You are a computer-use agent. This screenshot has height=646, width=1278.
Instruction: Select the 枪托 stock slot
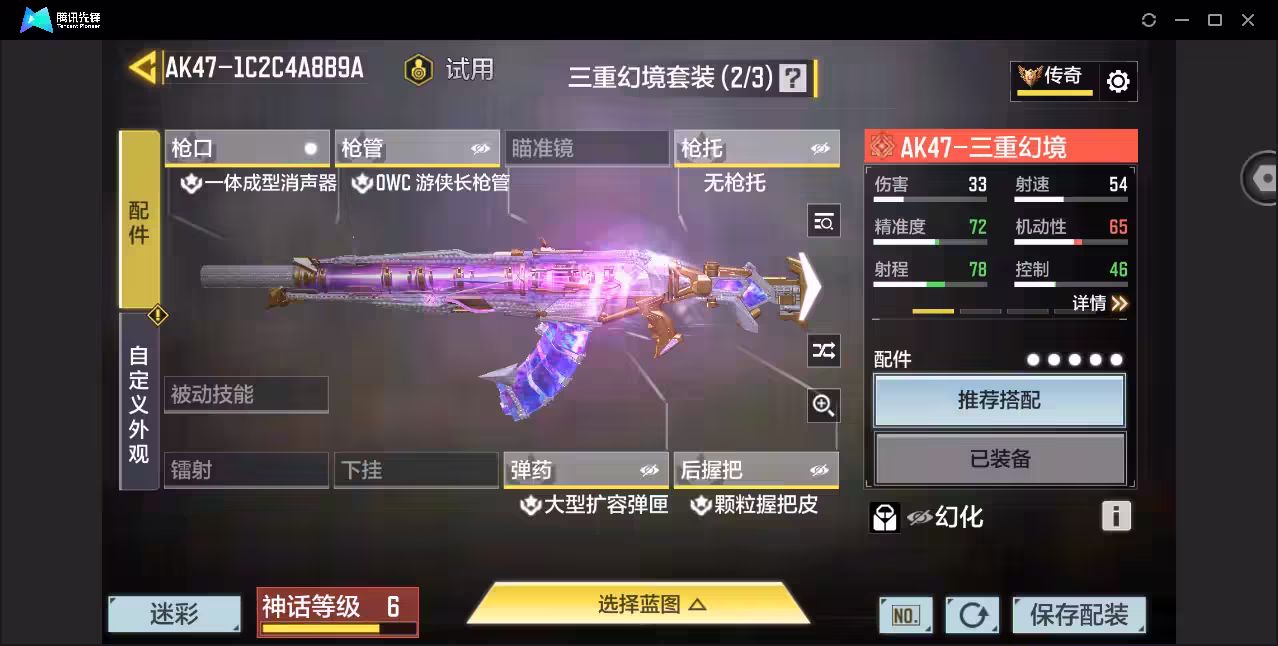point(755,149)
